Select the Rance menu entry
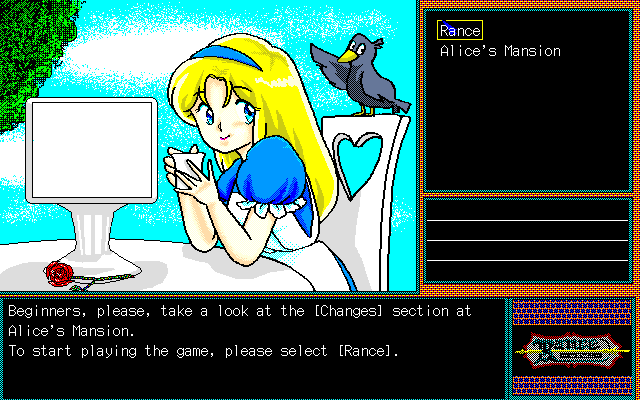The width and height of the screenshot is (640, 400). [x=460, y=31]
